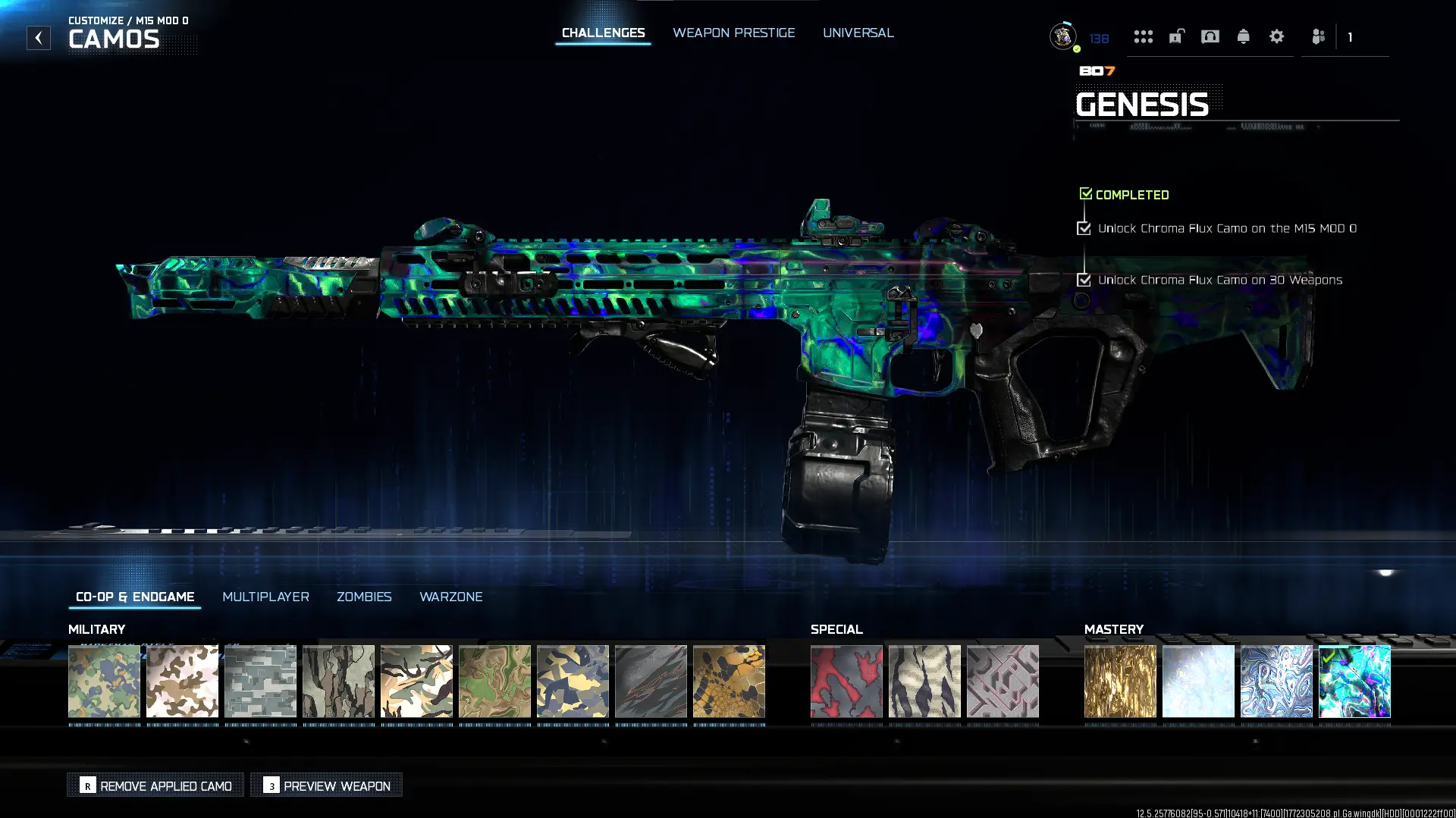View the Zombies camo category
Image resolution: width=1456 pixels, height=818 pixels.
point(364,597)
